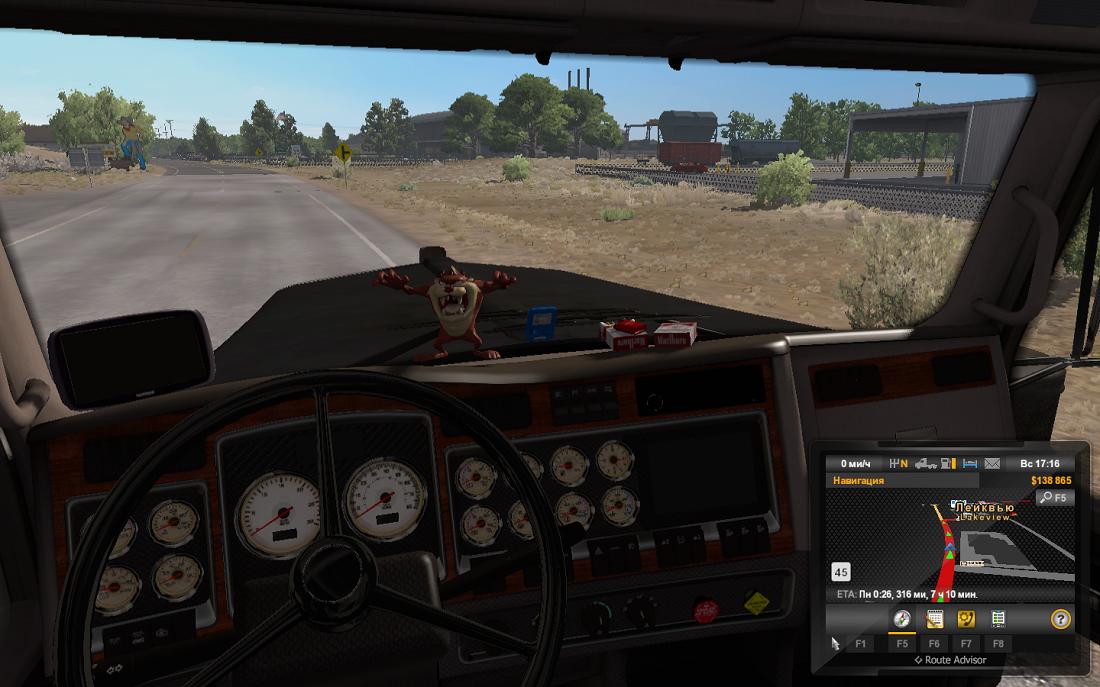Open the truck info checklist tab
This screenshot has width=1100, height=687.
point(998,619)
